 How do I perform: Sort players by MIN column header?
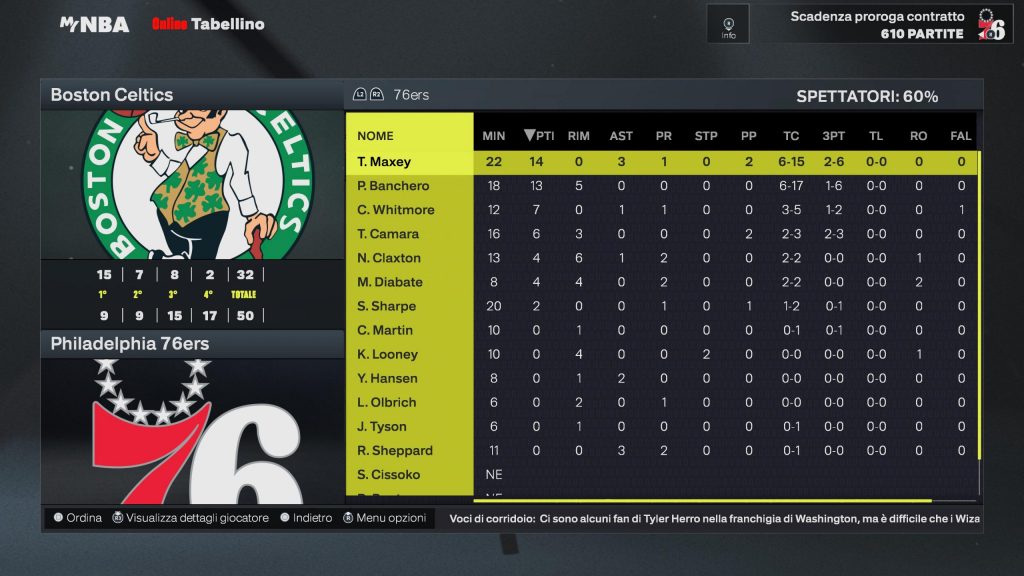(x=494, y=136)
